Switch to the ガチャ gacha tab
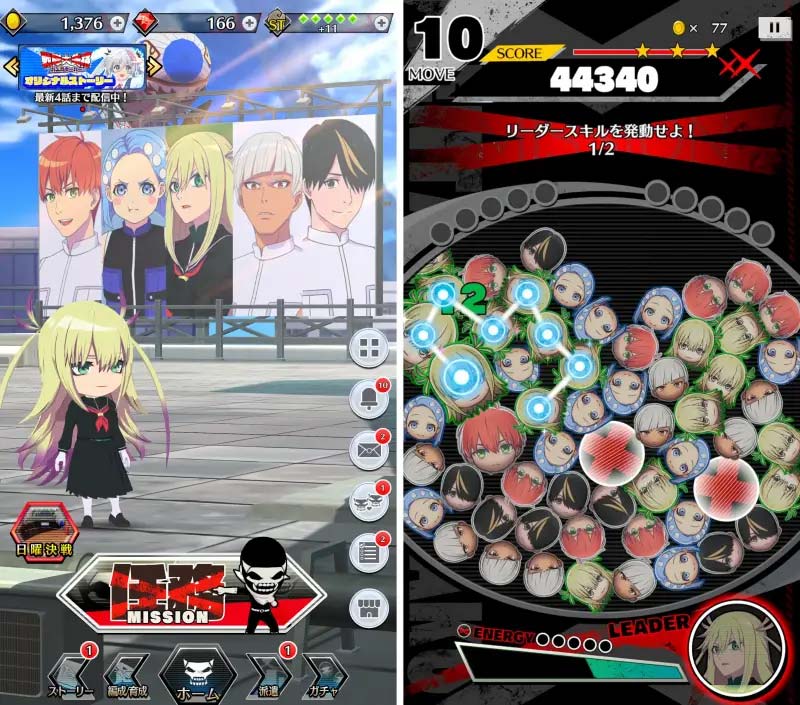This screenshot has width=800, height=705. click(324, 675)
